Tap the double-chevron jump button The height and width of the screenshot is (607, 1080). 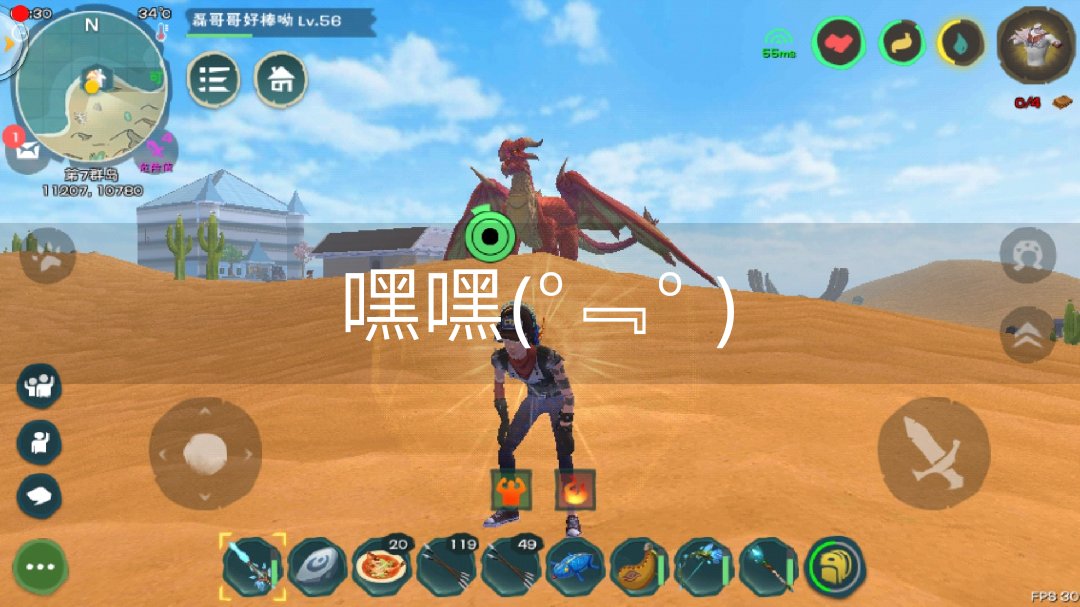pos(1027,336)
